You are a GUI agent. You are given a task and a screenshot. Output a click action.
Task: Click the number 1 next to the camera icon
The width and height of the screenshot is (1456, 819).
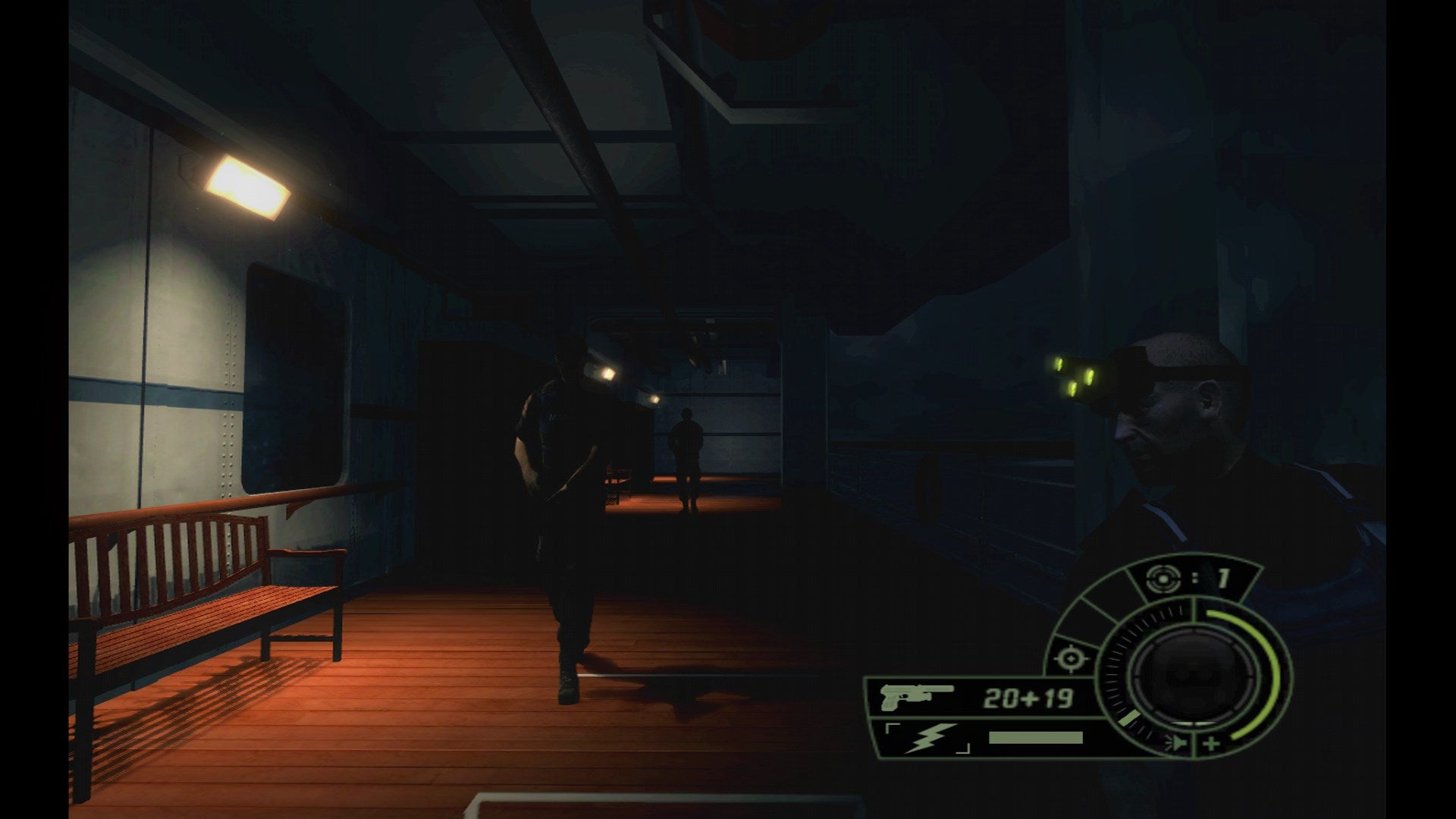pos(1223,577)
